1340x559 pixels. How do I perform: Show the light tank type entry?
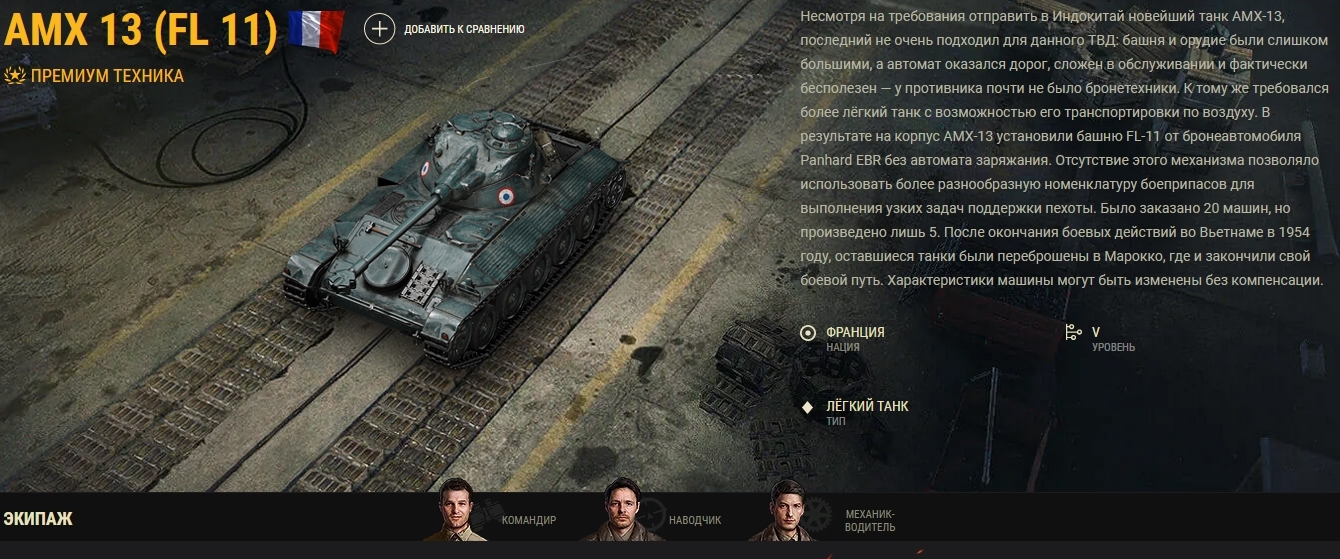pyautogui.click(x=866, y=406)
